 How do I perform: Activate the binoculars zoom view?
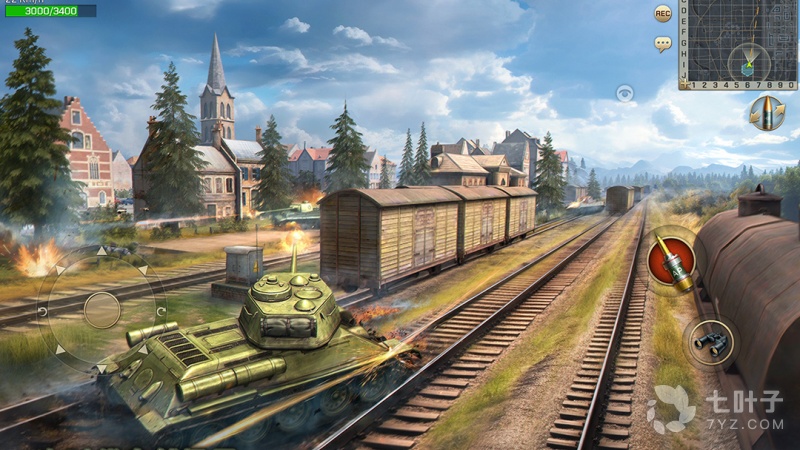tap(712, 341)
